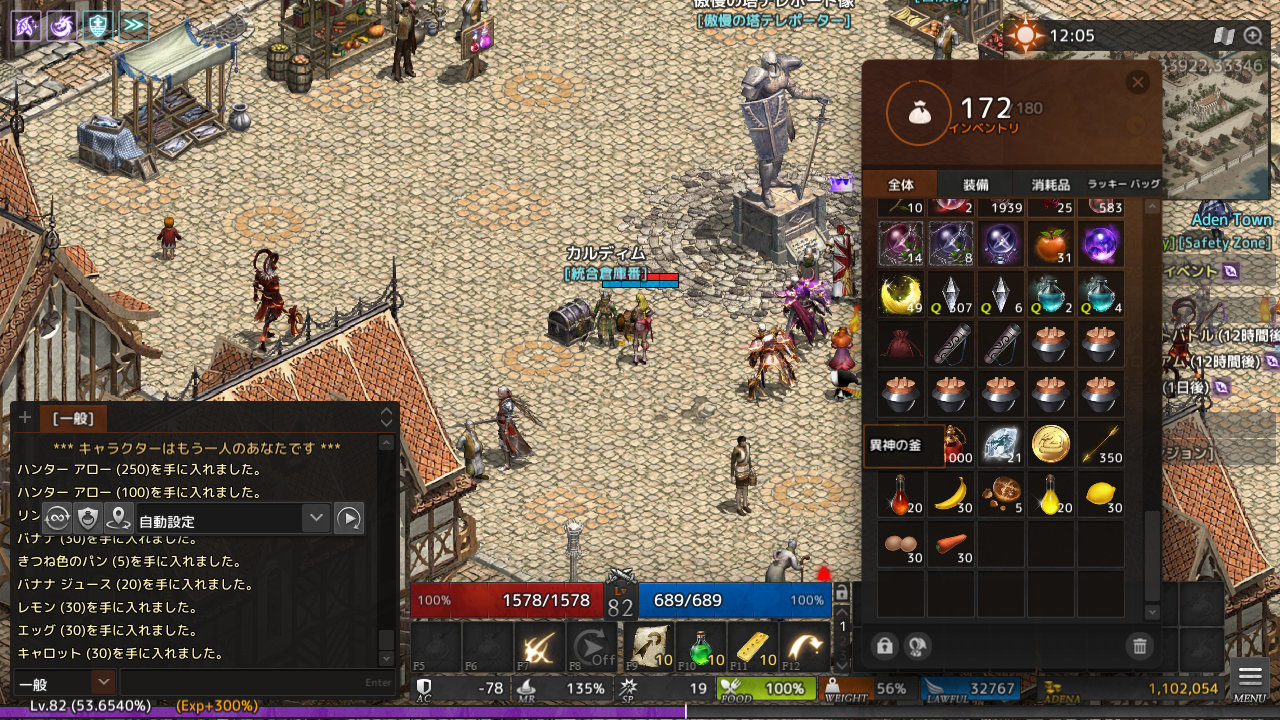Activate the F9 scroll hotbar slot

coord(648,647)
